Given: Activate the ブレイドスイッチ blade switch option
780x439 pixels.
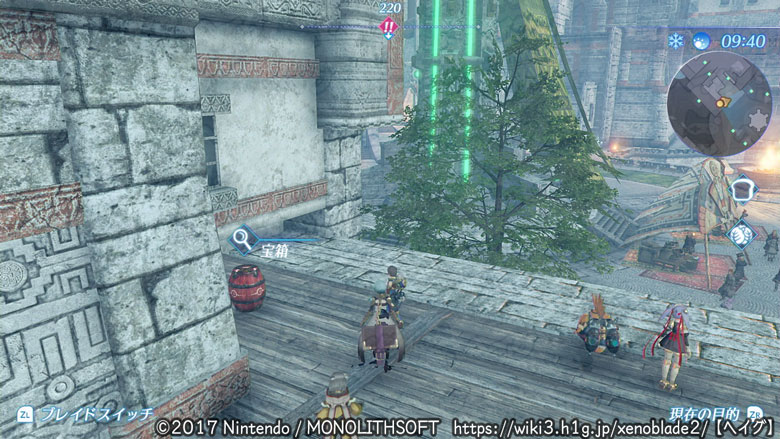Looking at the screenshot, I should click(90, 411).
